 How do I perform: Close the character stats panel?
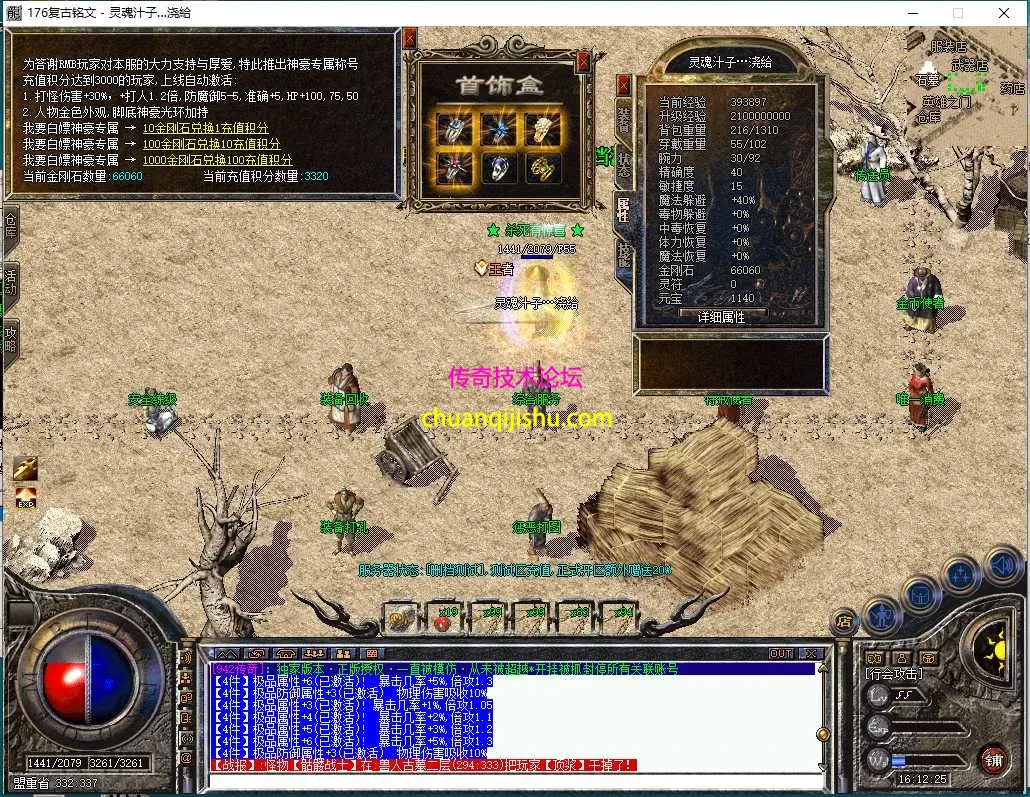624,85
